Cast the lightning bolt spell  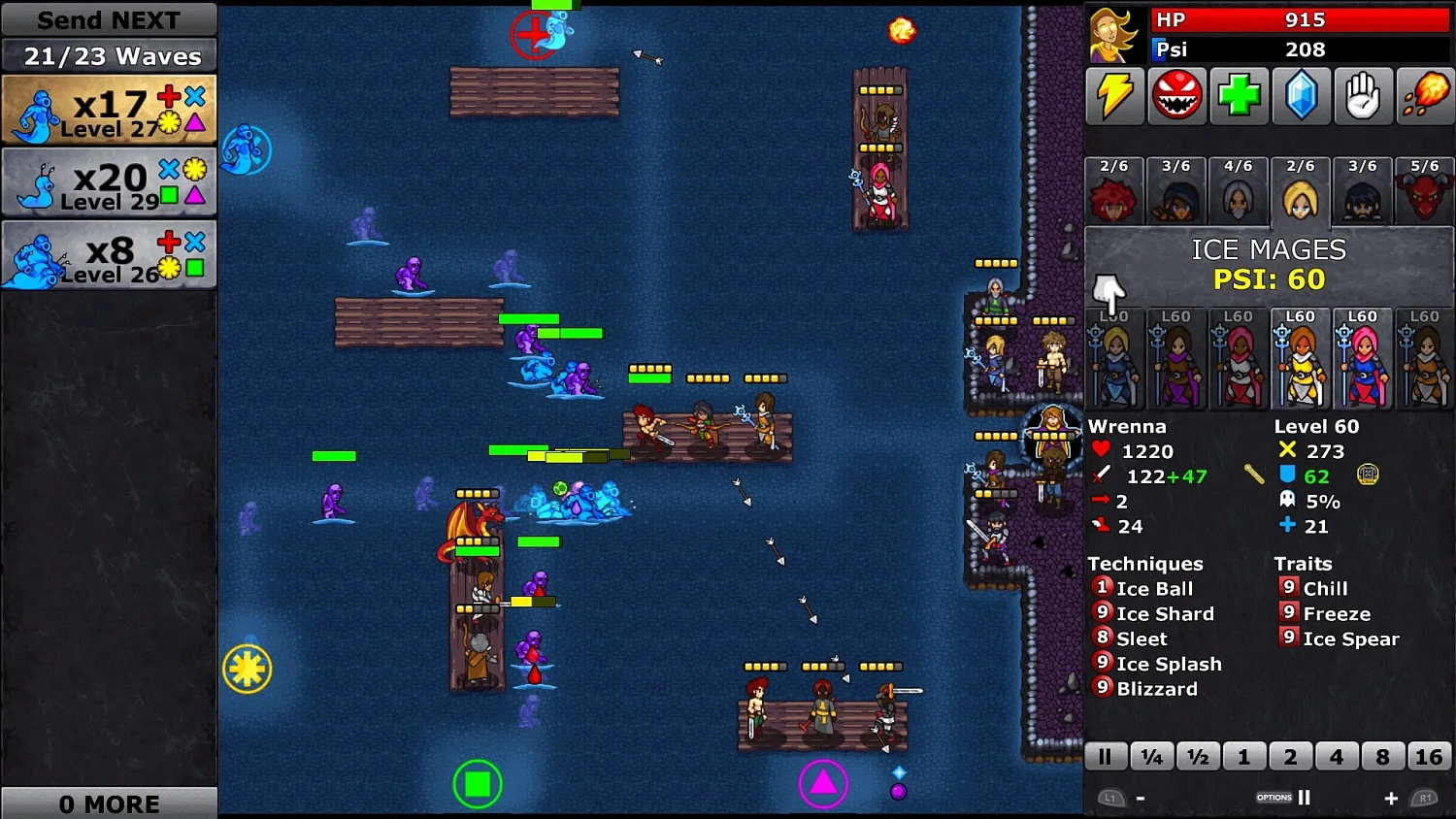(1114, 96)
